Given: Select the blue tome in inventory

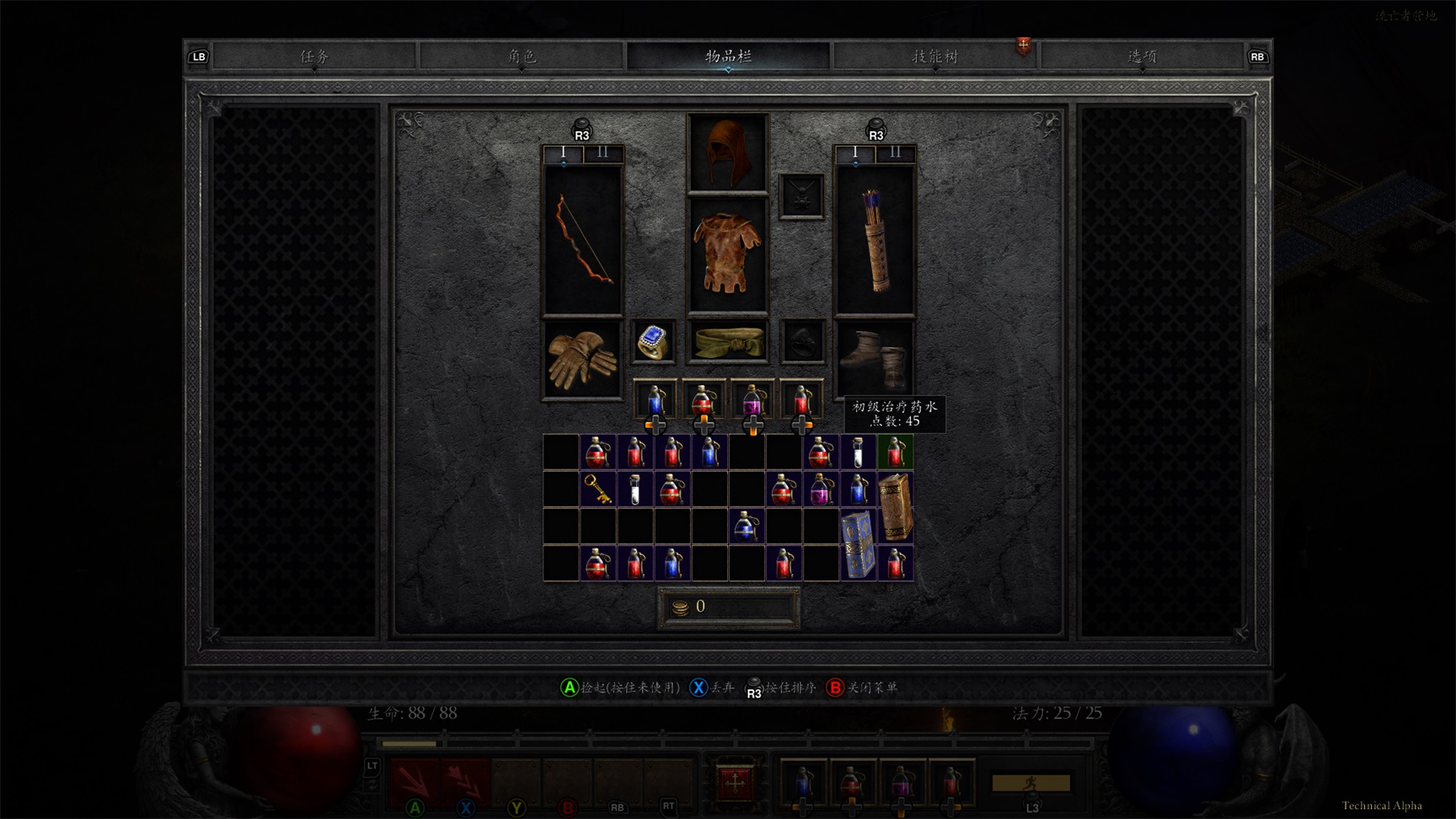Looking at the screenshot, I should pyautogui.click(x=858, y=544).
